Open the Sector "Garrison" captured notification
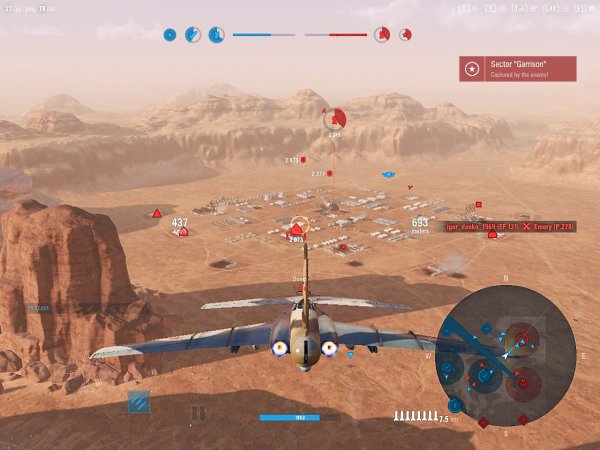Screen dimensions: 600x450 pyautogui.click(x=517, y=69)
